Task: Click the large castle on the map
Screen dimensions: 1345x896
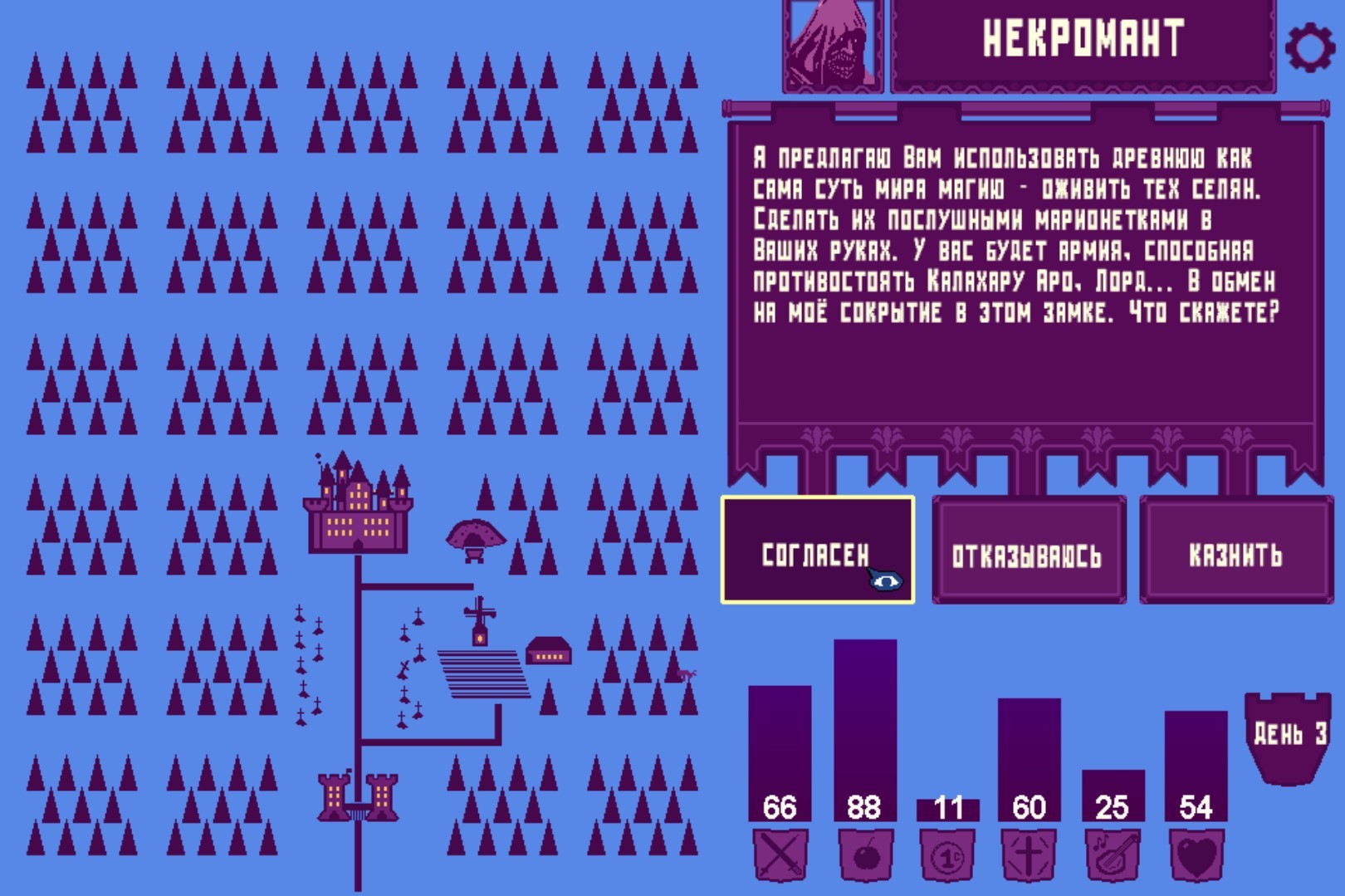Action: click(357, 507)
